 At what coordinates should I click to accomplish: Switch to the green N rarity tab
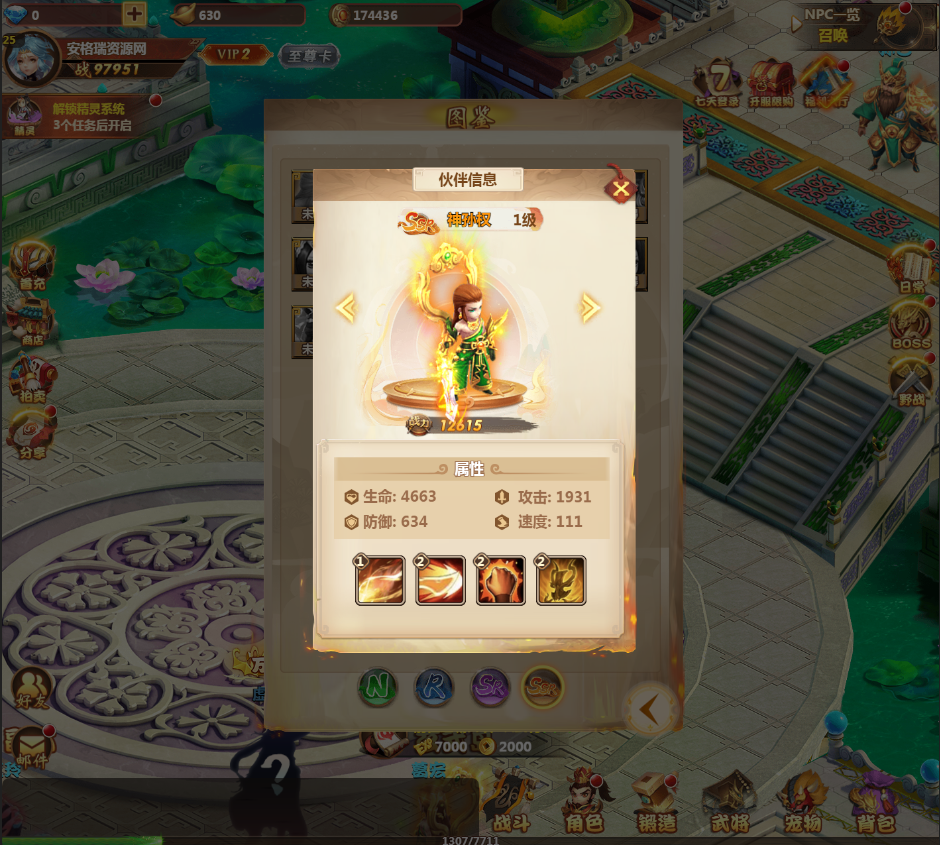tap(379, 687)
